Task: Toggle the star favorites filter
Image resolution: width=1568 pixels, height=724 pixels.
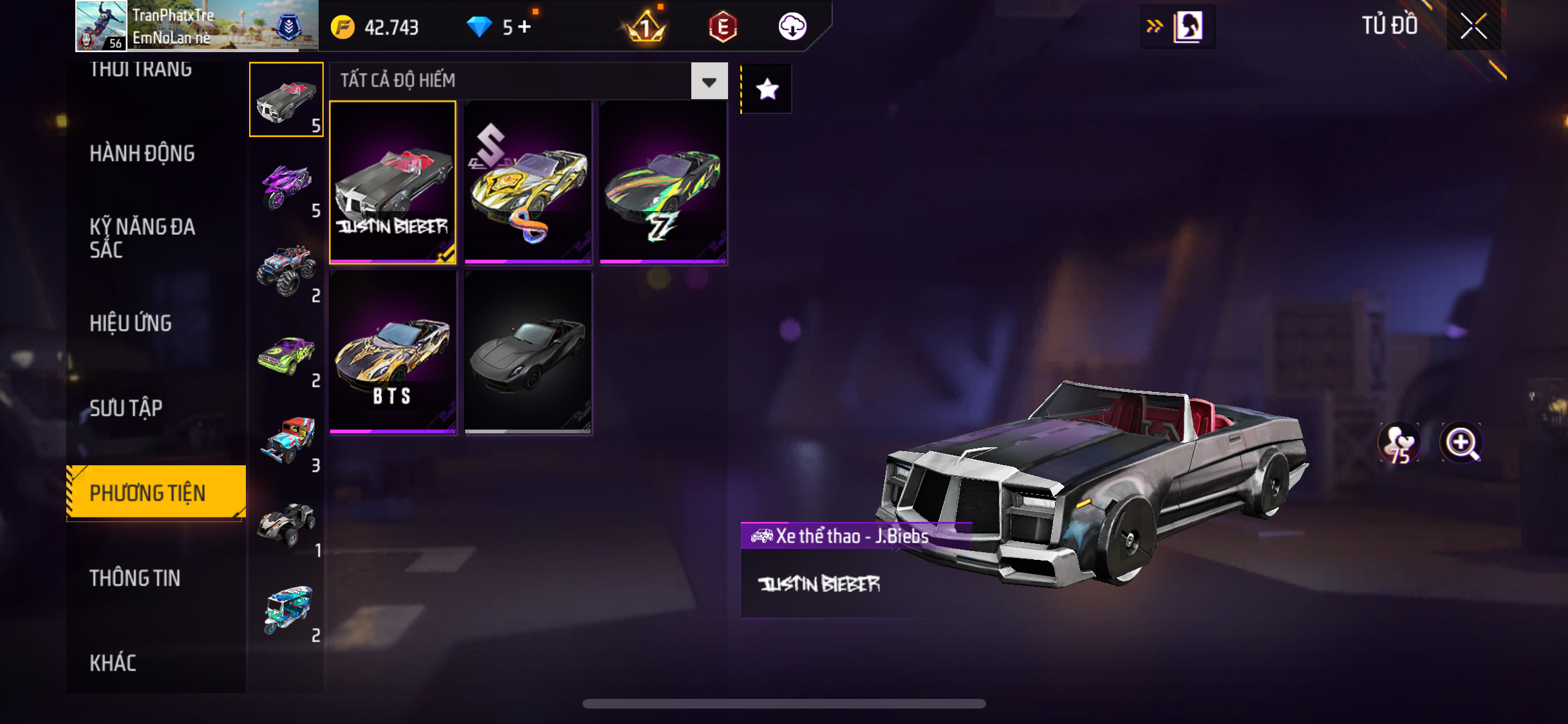Action: [x=767, y=89]
